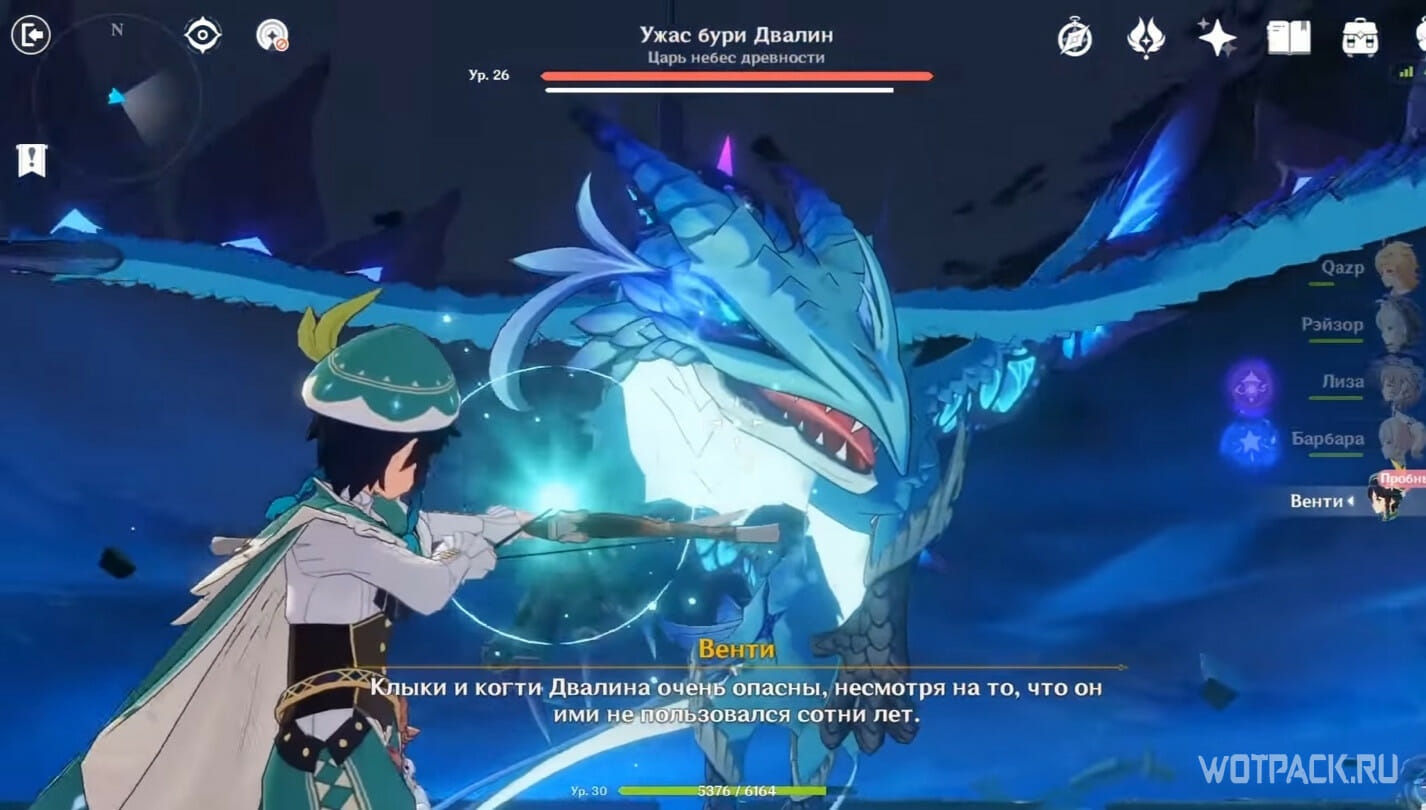Open the adventurer handbook book icon
Viewport: 1426px width, 810px height.
pyautogui.click(x=1289, y=38)
